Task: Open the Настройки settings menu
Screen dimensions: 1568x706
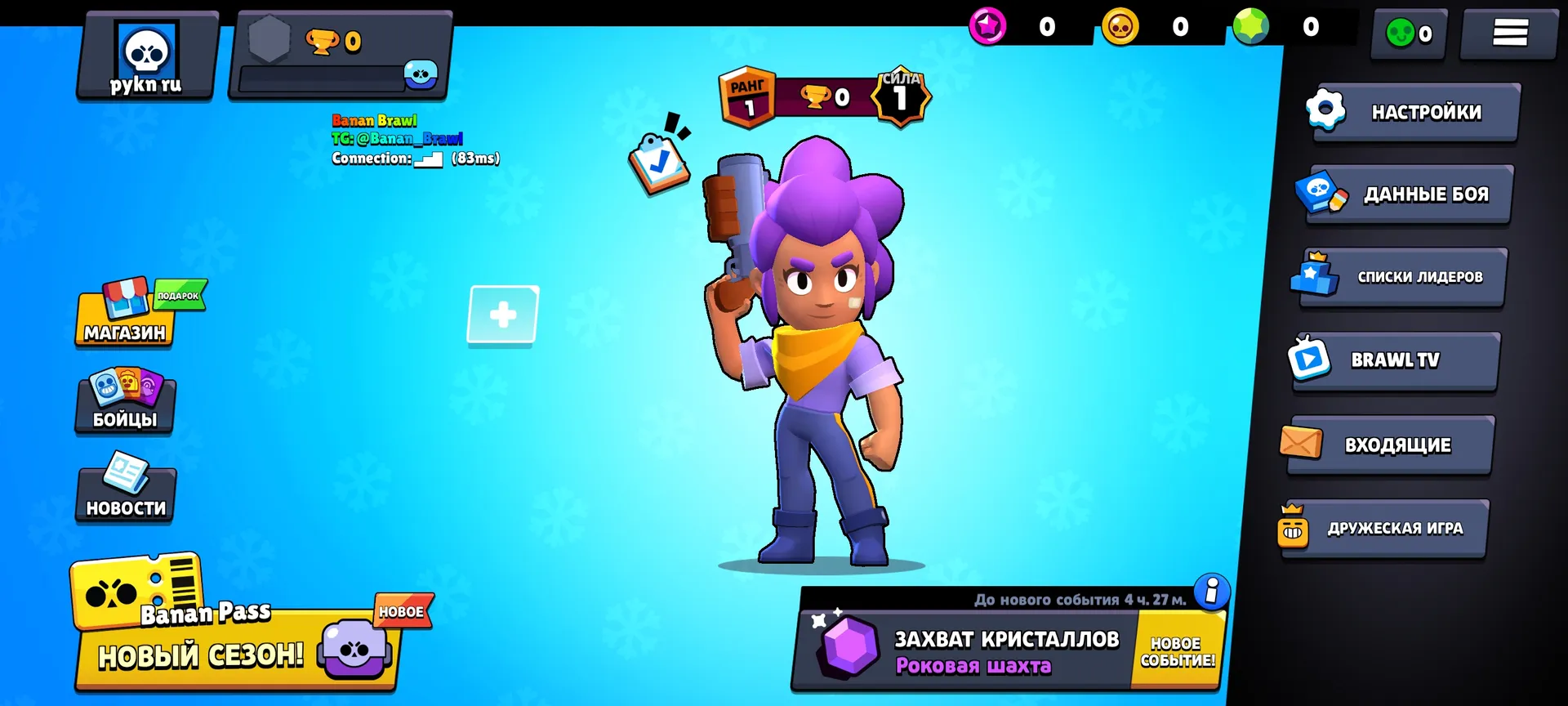Action: [x=1415, y=112]
